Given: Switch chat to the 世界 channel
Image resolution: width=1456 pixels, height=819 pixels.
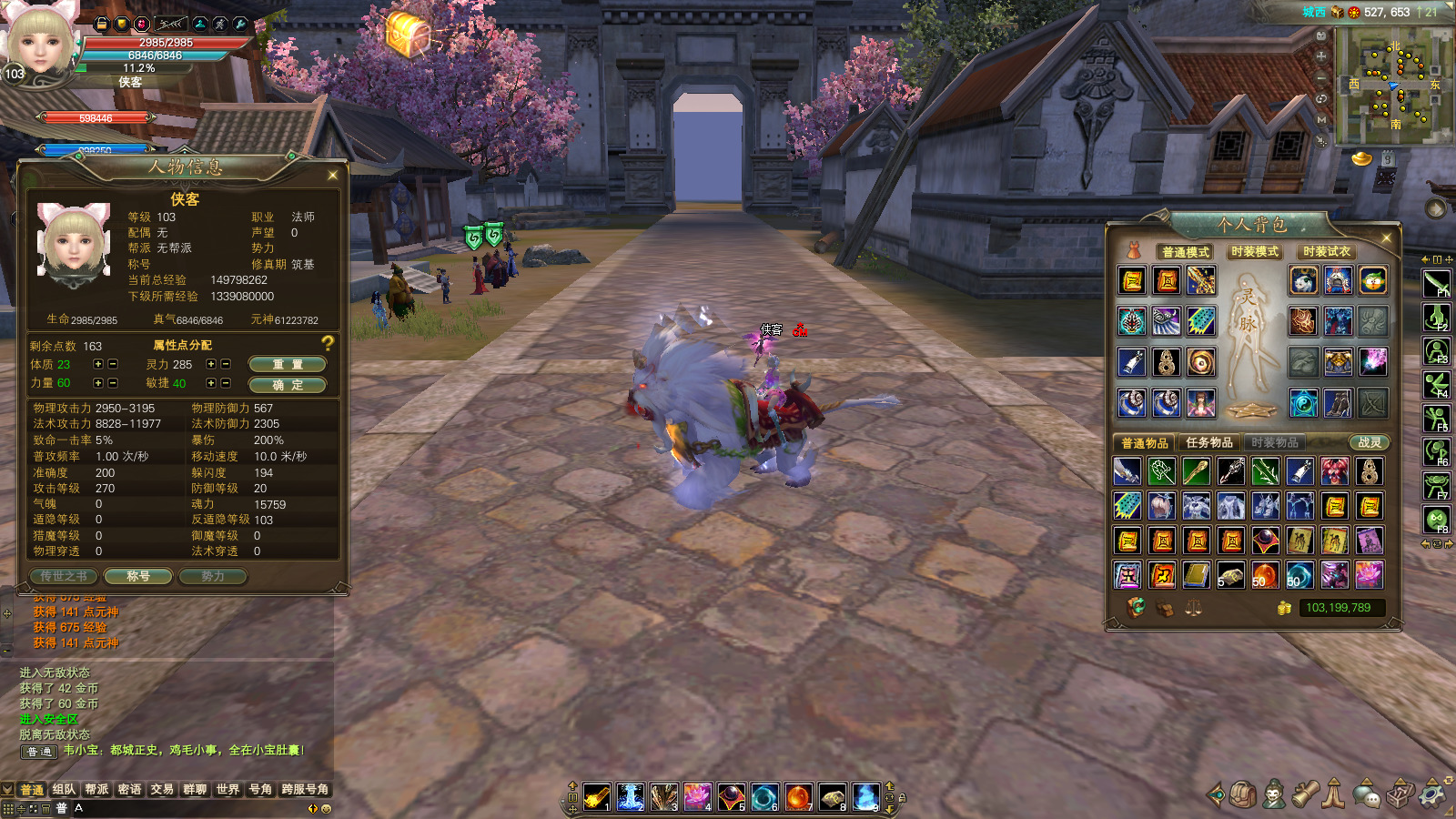Looking at the screenshot, I should [x=227, y=790].
